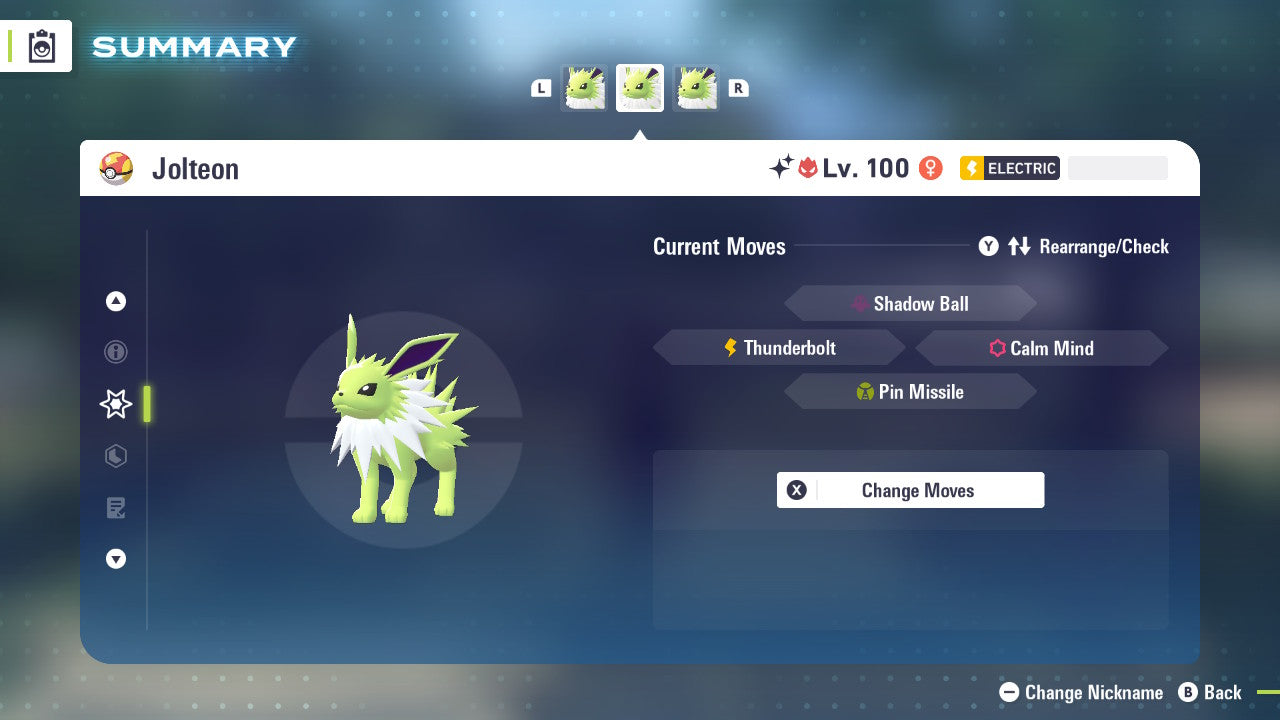The image size is (1280, 720).
Task: Click the Poké Ball icon beside Jolteon's name
Action: tap(117, 169)
